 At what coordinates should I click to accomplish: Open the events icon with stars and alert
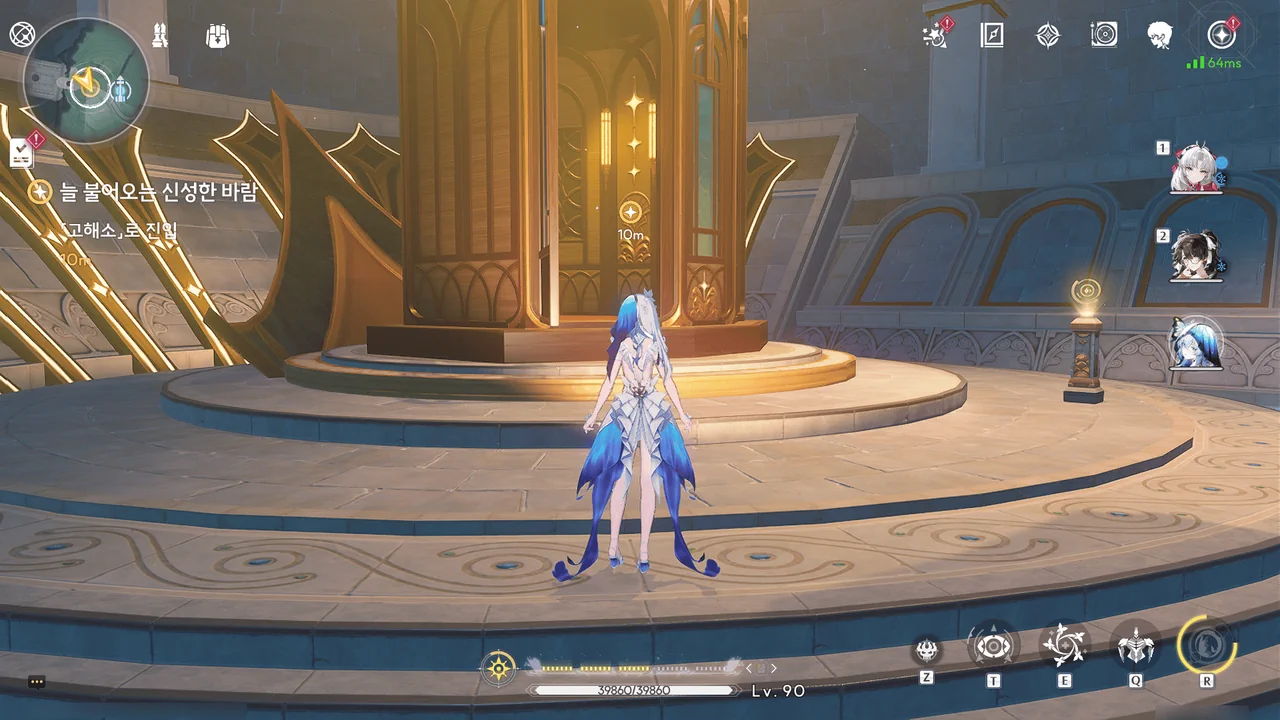click(x=936, y=36)
